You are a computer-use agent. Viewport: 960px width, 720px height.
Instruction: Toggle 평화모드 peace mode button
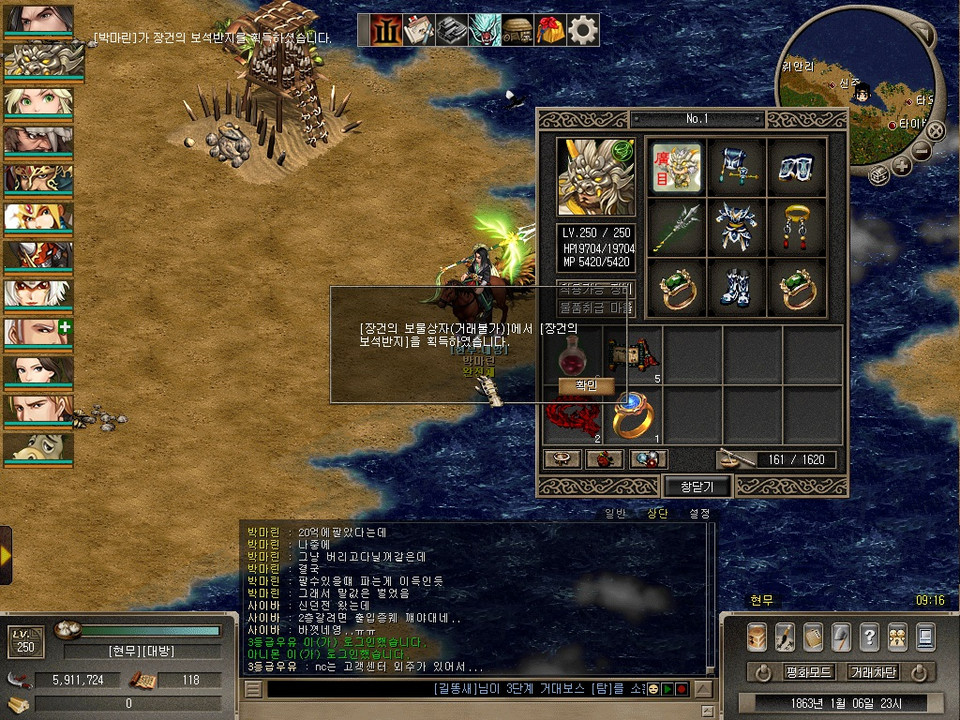pyautogui.click(x=809, y=672)
